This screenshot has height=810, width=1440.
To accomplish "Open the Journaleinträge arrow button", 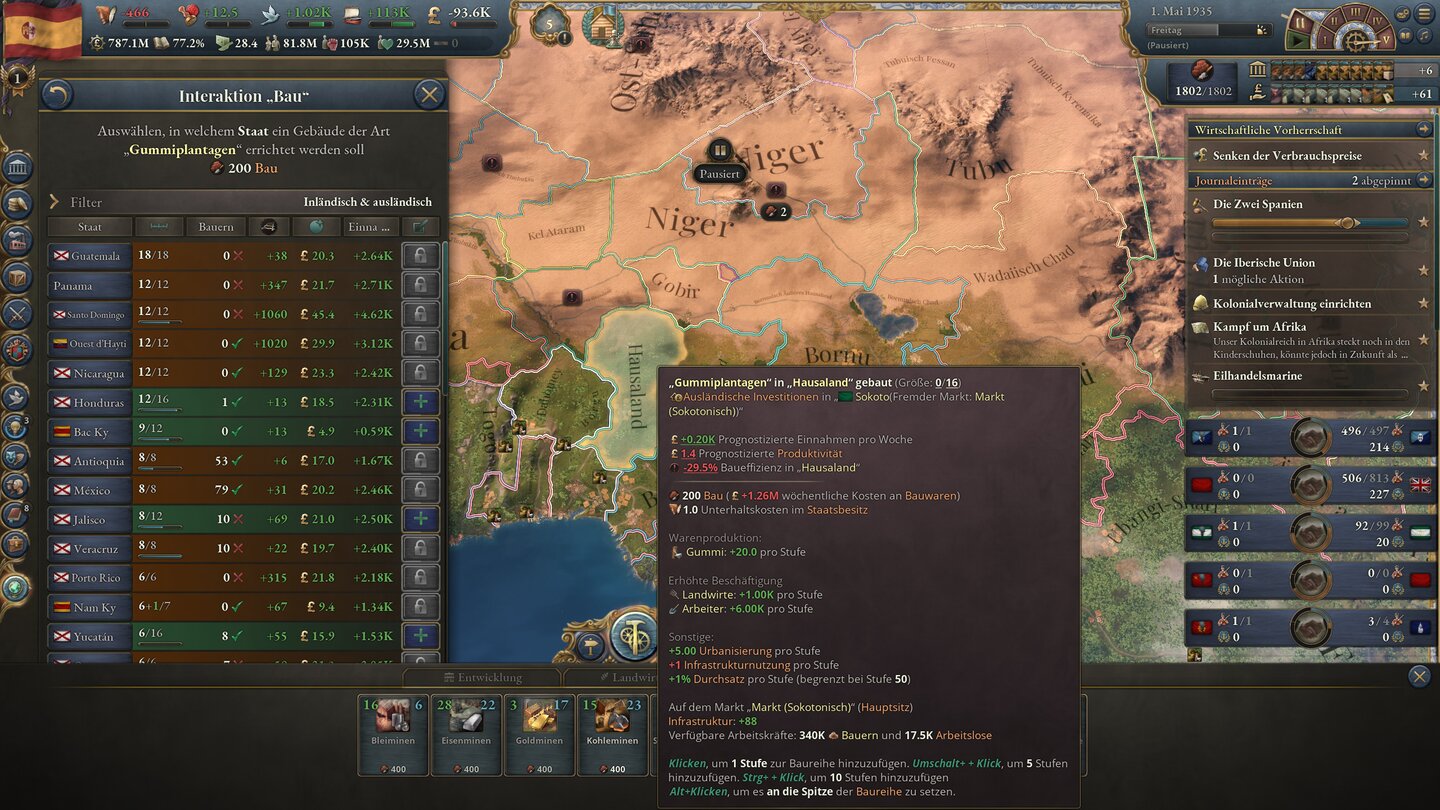I will (1423, 179).
